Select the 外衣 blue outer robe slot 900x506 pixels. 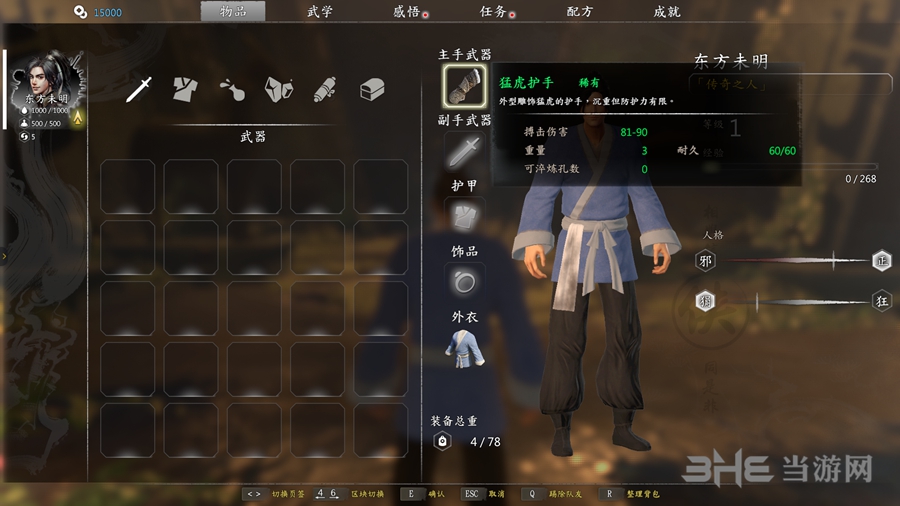coord(464,347)
